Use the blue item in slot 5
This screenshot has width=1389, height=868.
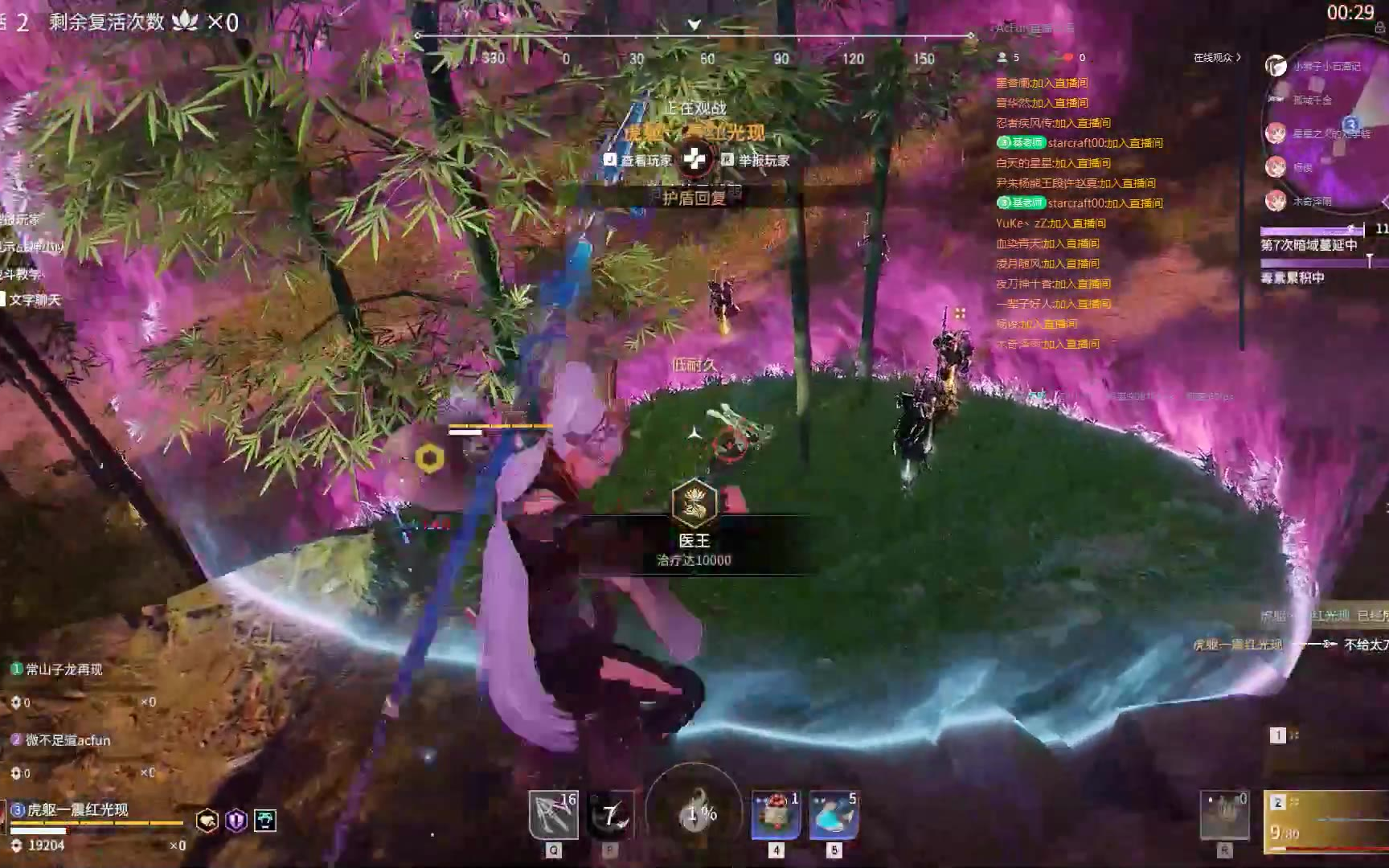click(834, 814)
